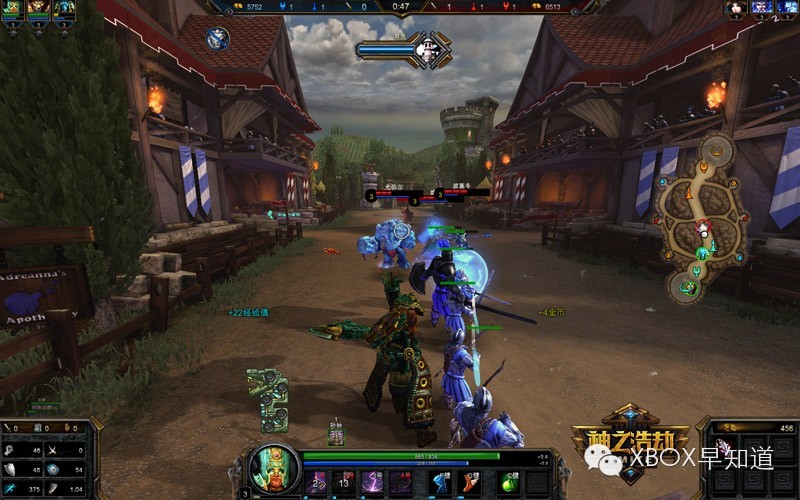Viewport: 800px width, 500px height.
Task: Drink the green potion consumable
Action: pos(510,482)
